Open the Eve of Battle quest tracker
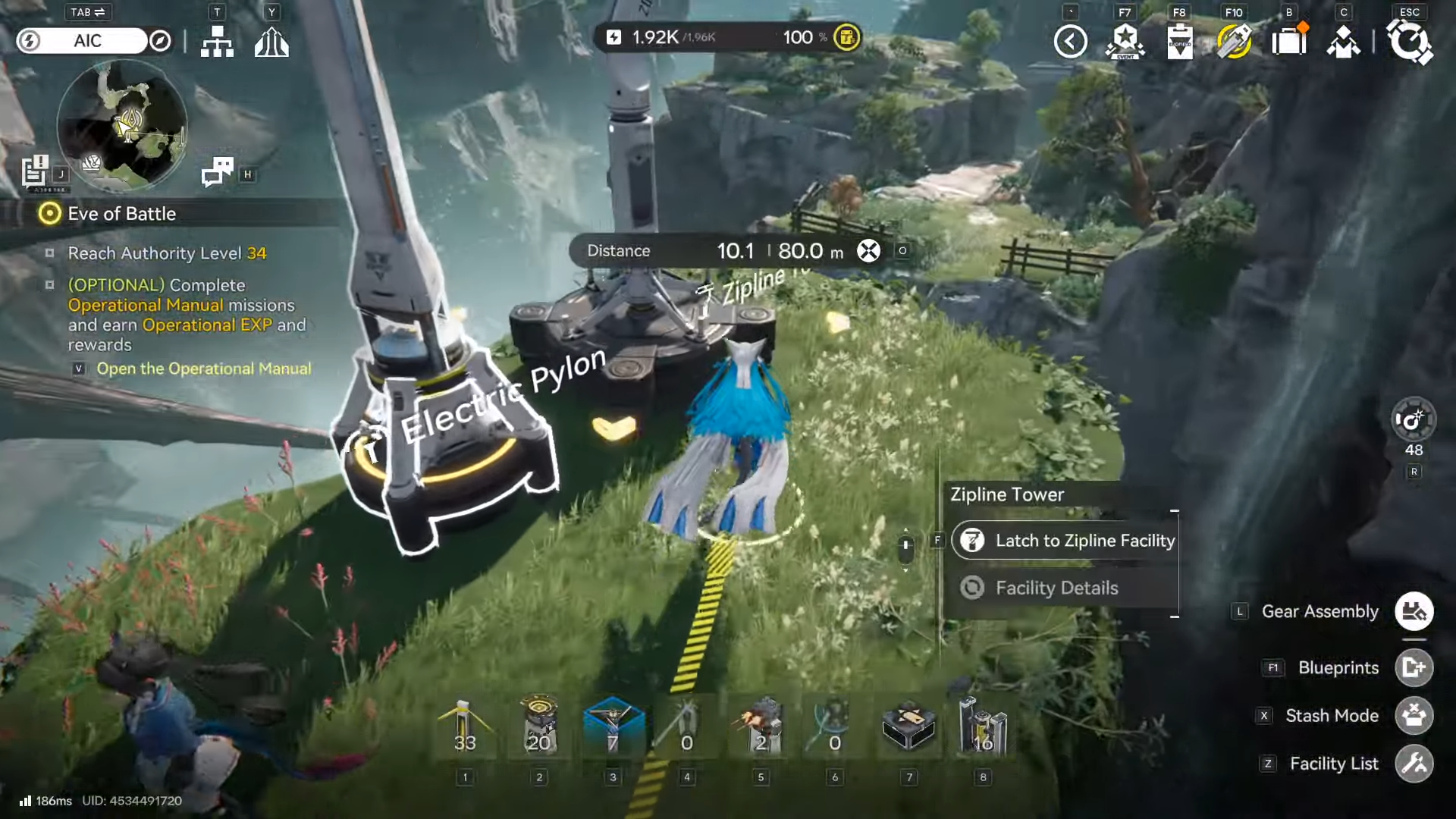The image size is (1456, 819). point(121,214)
